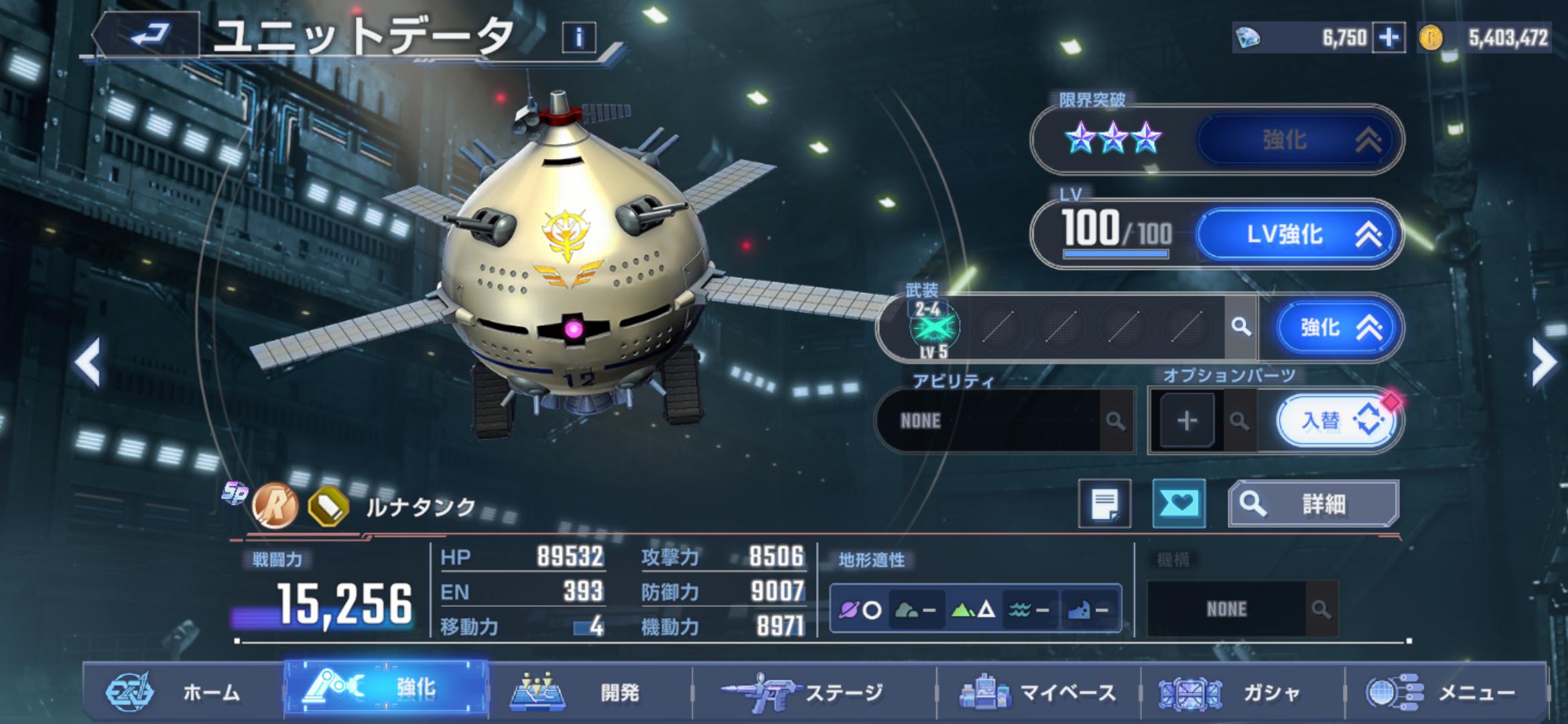
Task: Switch to the previous unit arrow
Action: tap(88, 362)
